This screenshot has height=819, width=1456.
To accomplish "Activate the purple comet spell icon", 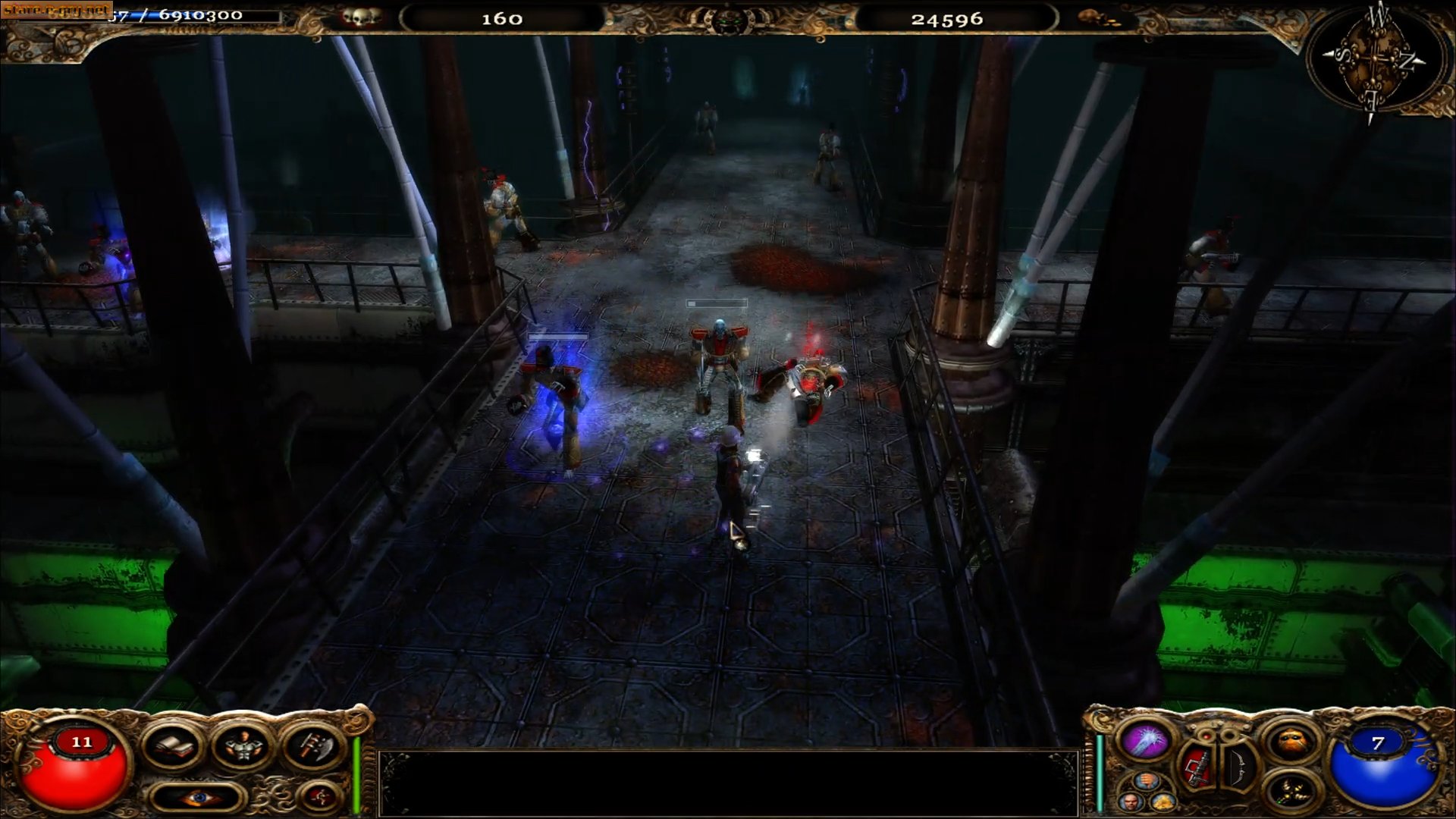I will pyautogui.click(x=1144, y=741).
